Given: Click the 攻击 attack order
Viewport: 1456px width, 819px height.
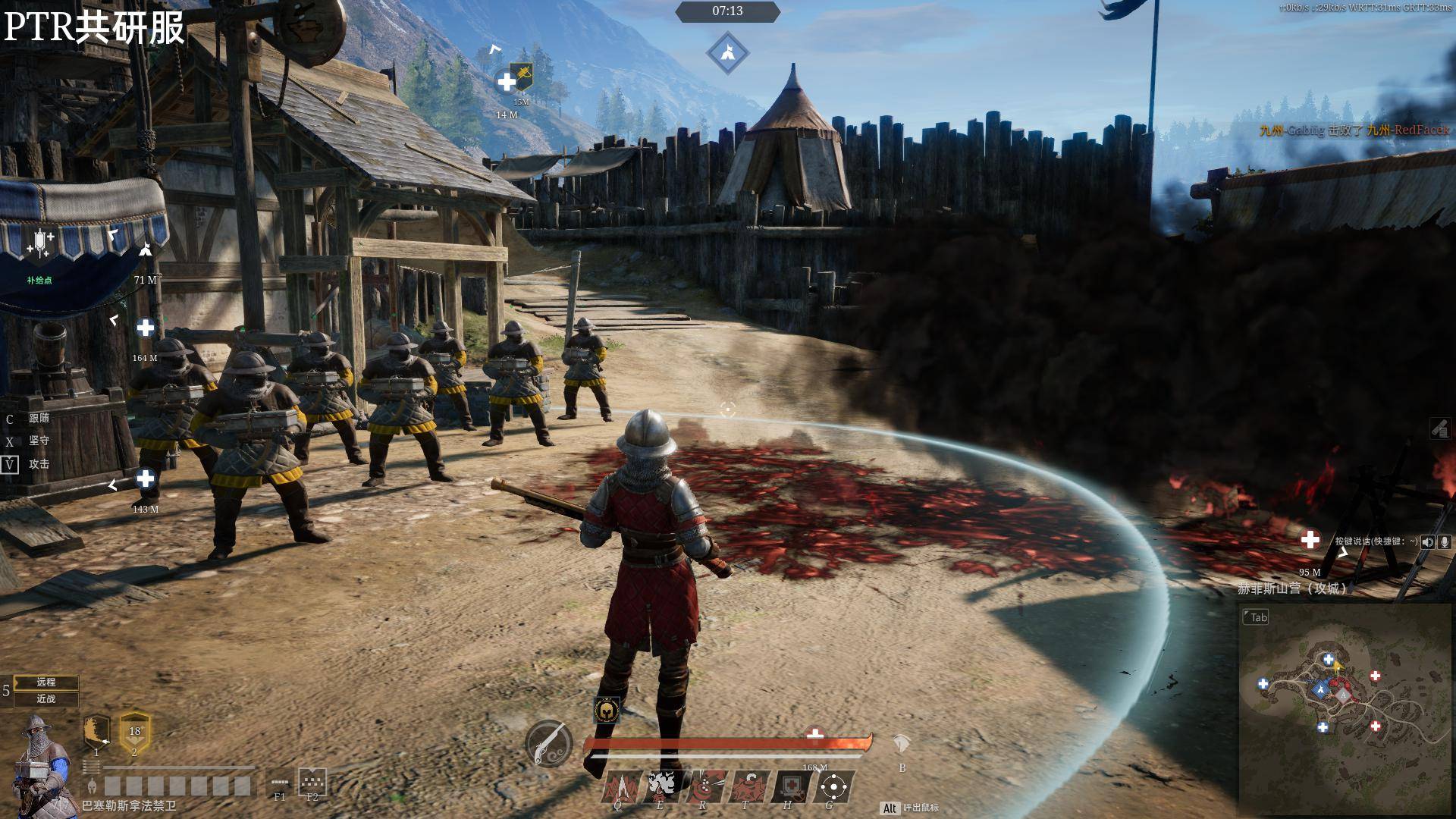Looking at the screenshot, I should (39, 464).
